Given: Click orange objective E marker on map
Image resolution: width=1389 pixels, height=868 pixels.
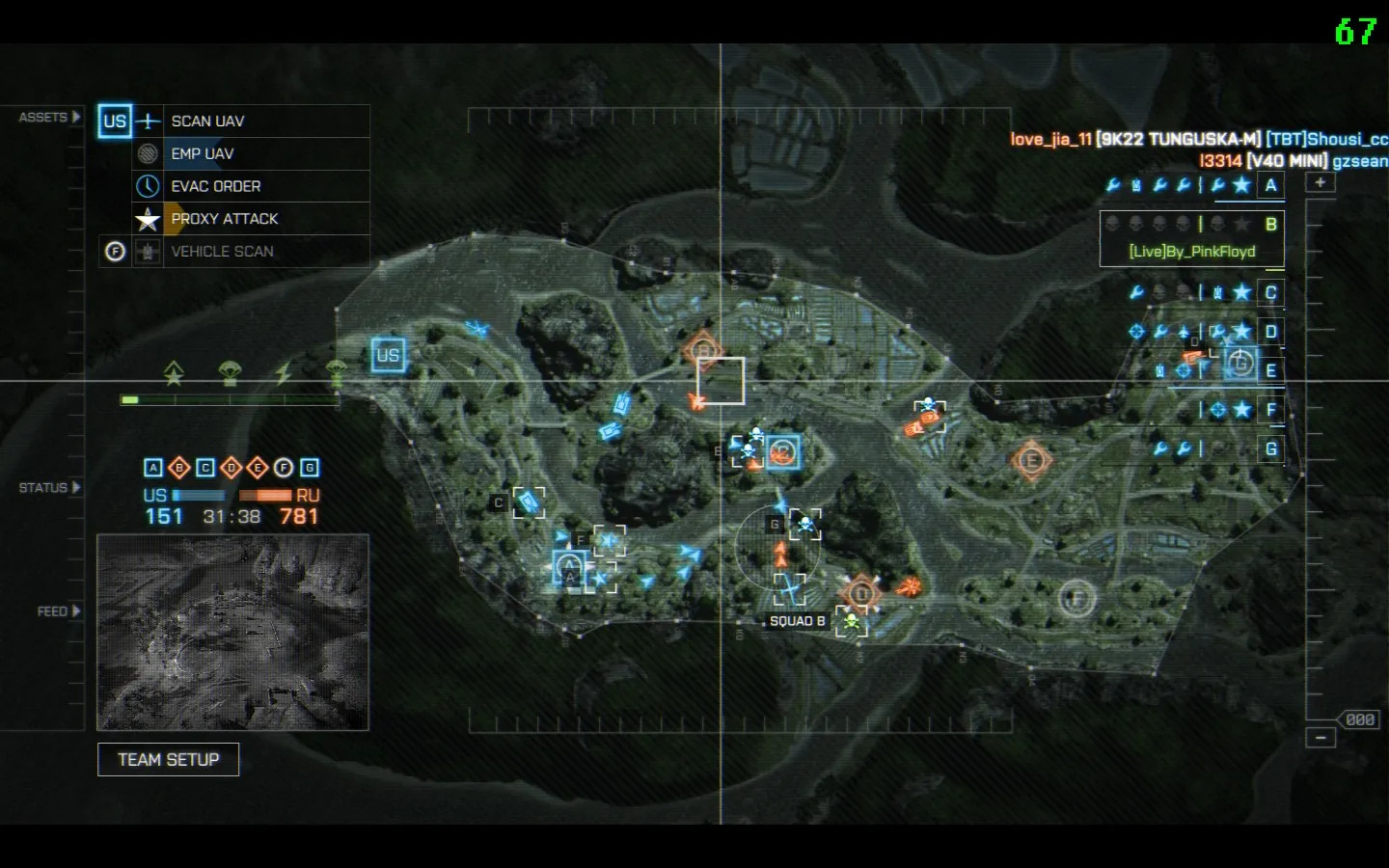Looking at the screenshot, I should pyautogui.click(x=1030, y=460).
